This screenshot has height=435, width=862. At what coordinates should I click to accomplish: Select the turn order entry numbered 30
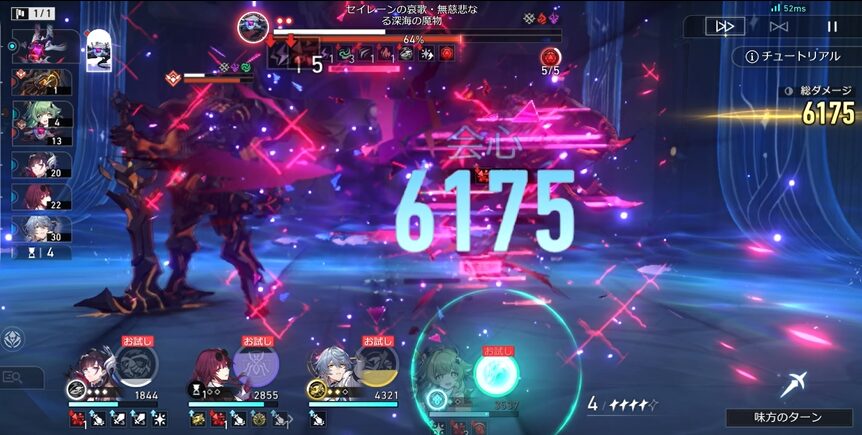tap(40, 228)
